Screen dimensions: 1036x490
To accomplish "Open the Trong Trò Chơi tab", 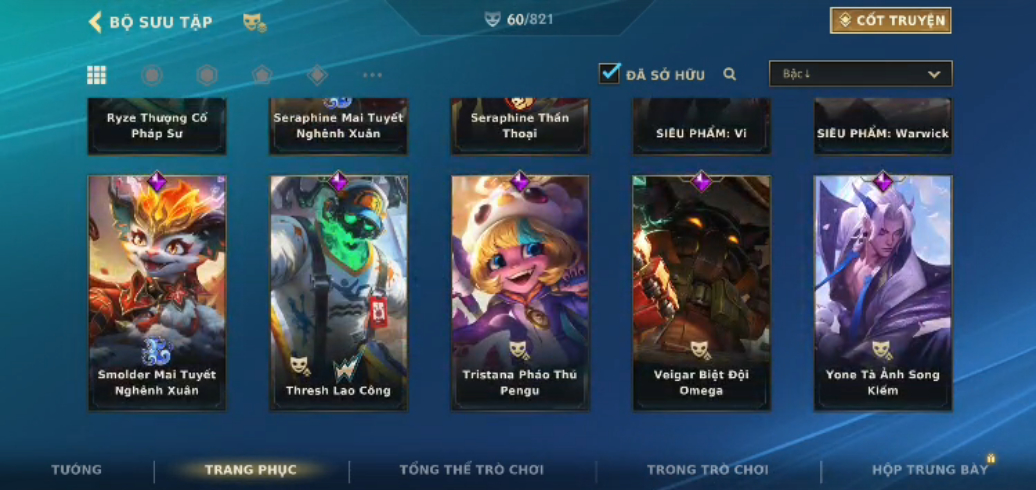I will (707, 470).
